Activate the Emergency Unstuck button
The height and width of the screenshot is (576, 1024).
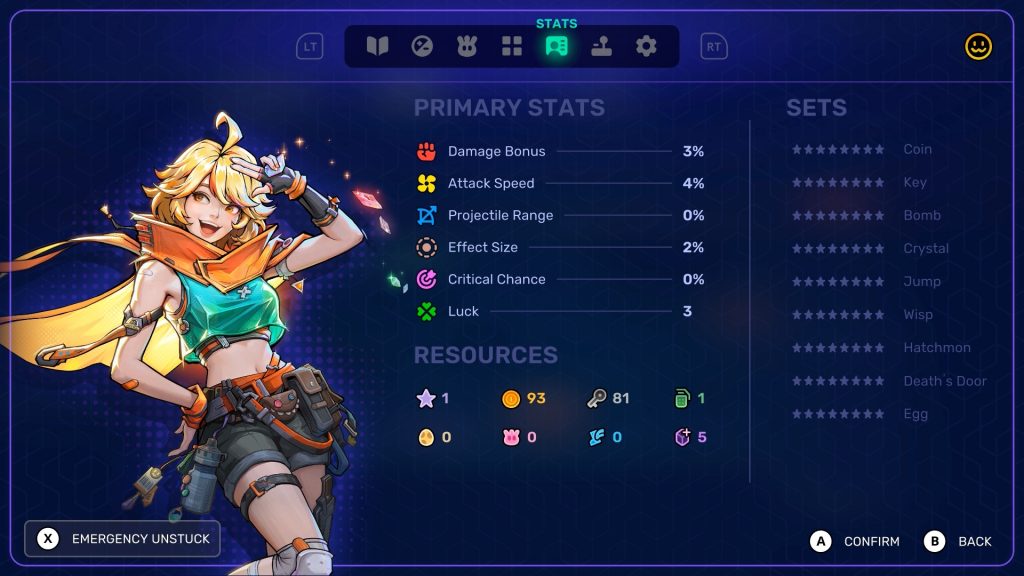(x=122, y=539)
